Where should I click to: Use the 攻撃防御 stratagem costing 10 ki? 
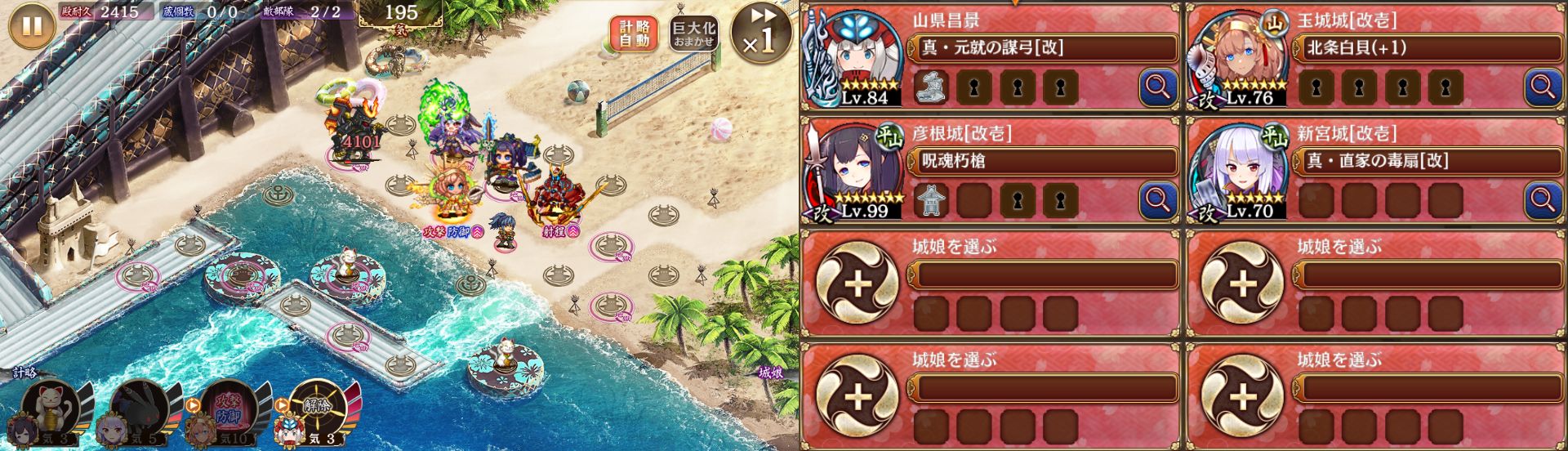pyautogui.click(x=229, y=406)
